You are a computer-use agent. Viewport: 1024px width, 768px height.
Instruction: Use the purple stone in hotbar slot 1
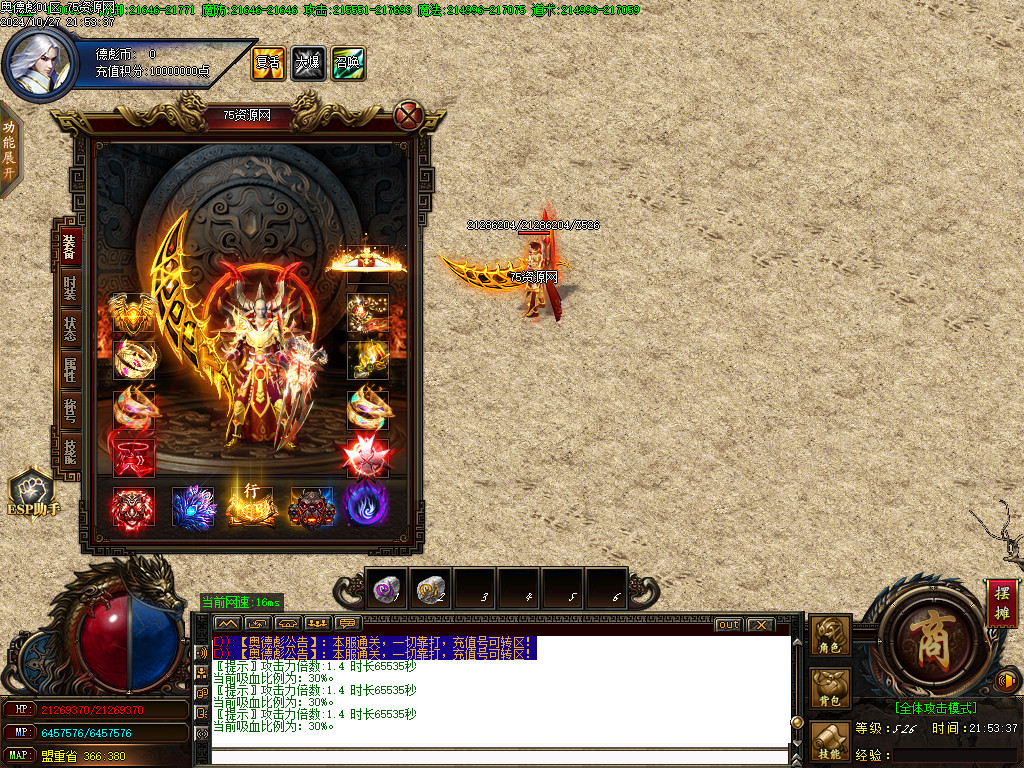386,589
